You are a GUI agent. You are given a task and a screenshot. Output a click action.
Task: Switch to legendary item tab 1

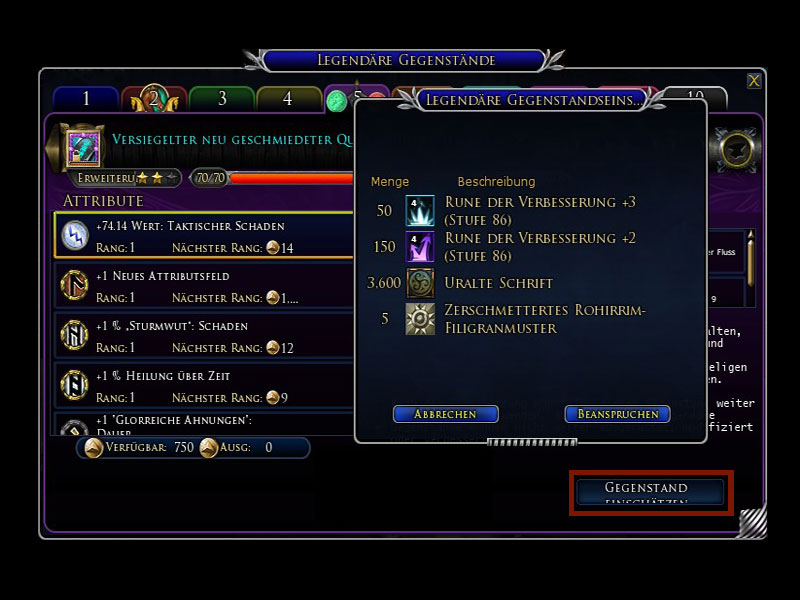(86, 99)
